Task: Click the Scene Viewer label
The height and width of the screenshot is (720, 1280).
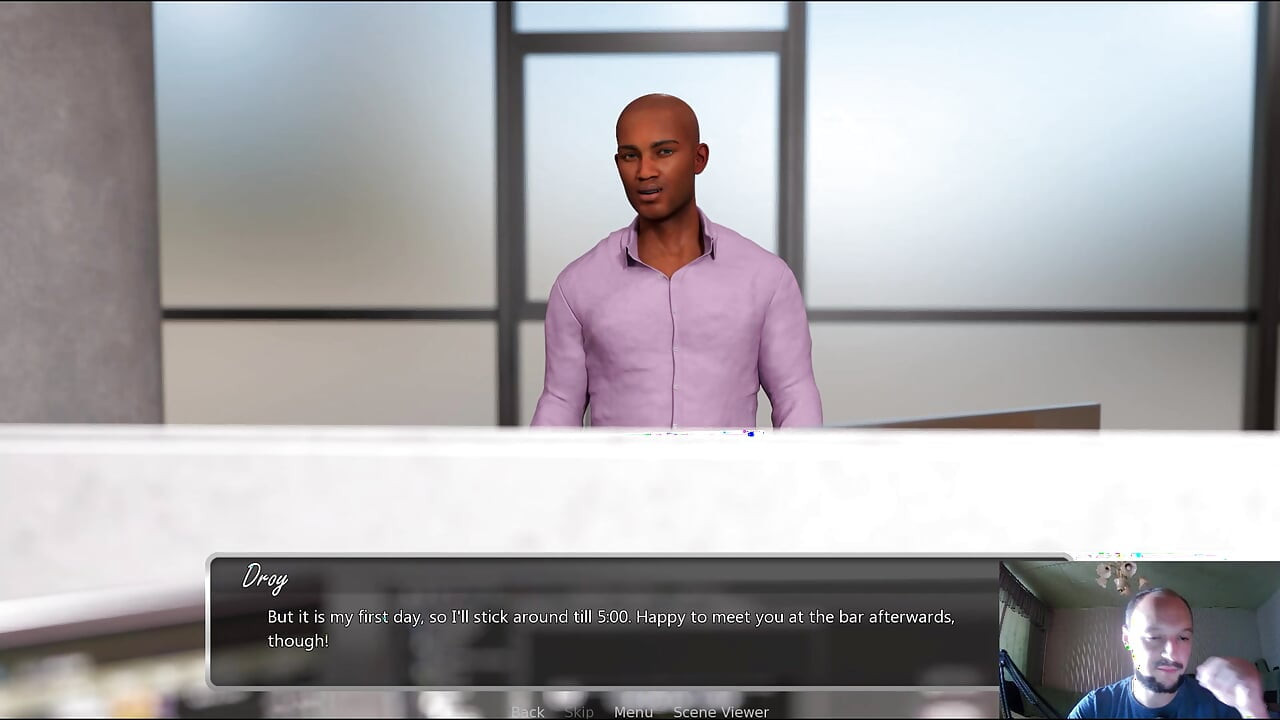Action: pyautogui.click(x=720, y=711)
